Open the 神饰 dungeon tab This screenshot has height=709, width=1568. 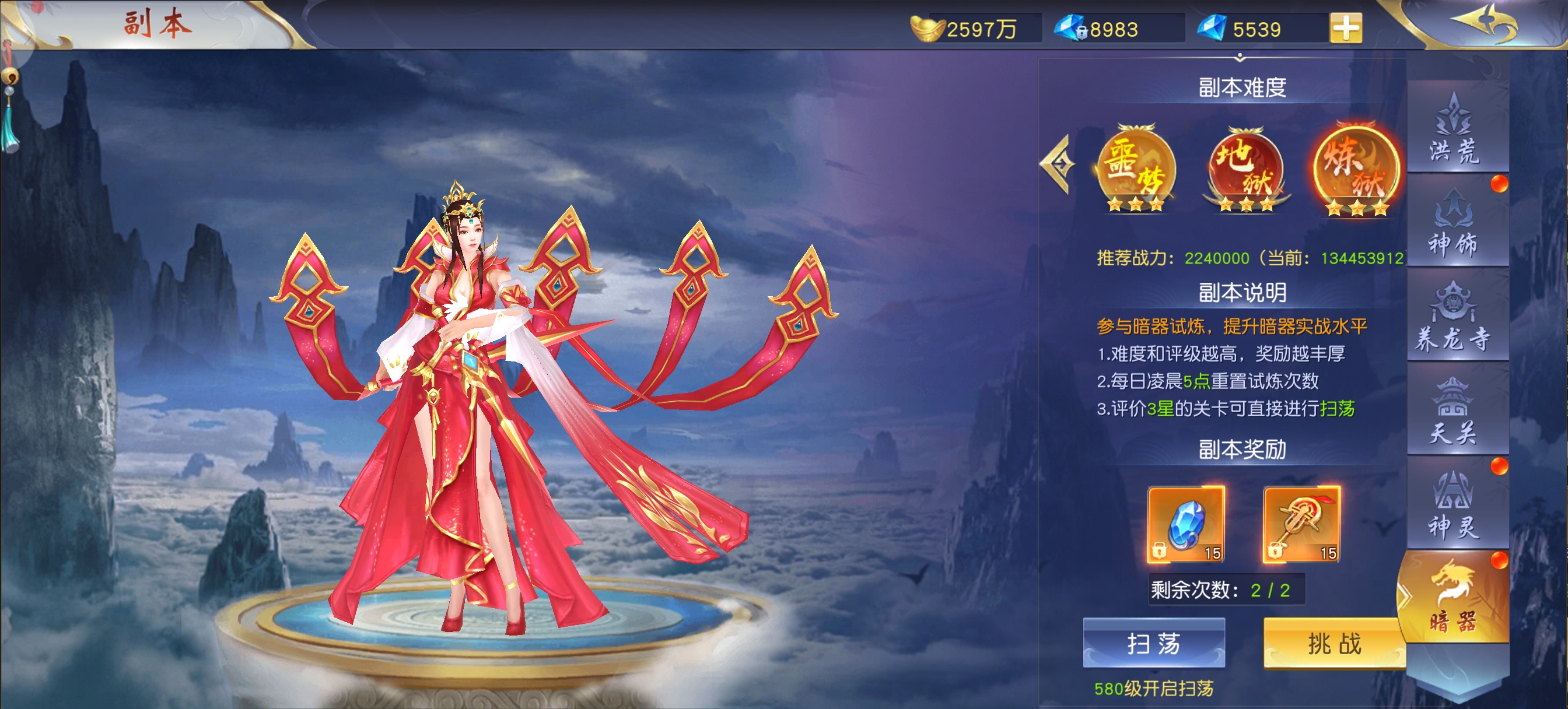(x=1454, y=223)
